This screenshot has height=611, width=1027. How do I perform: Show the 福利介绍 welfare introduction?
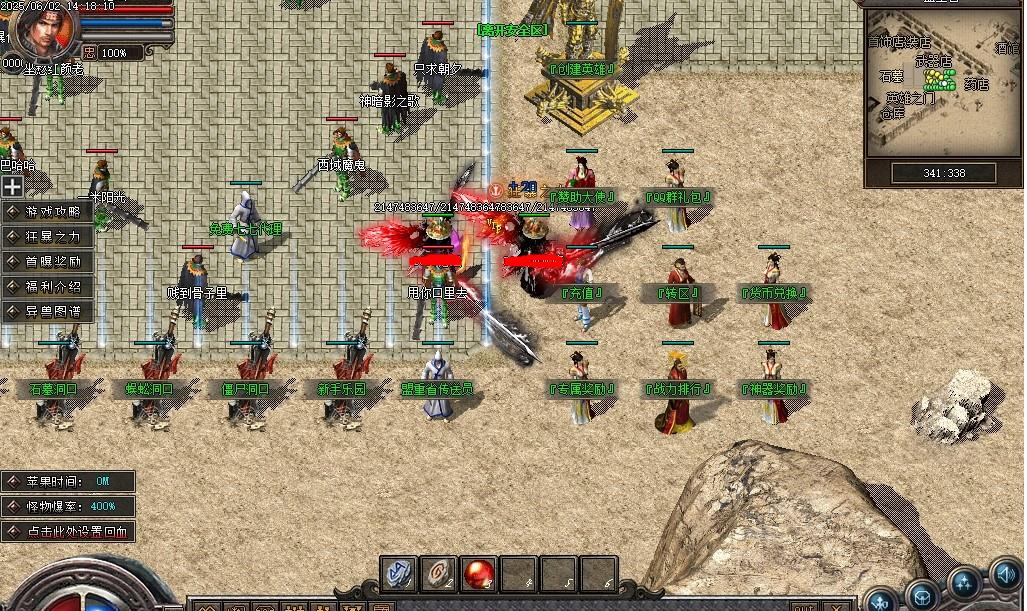[x=48, y=287]
